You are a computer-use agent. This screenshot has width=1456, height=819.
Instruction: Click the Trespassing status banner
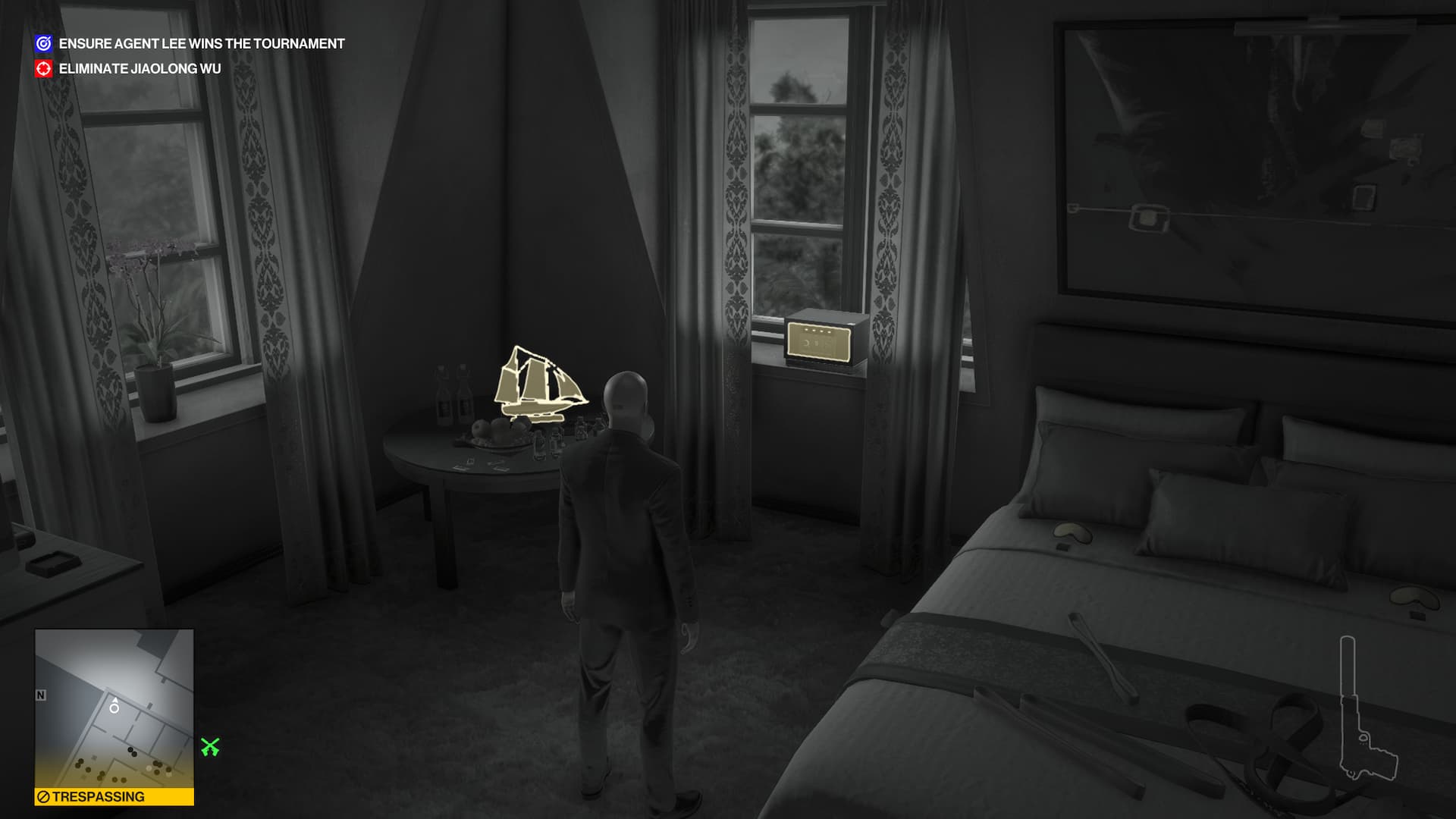(x=114, y=797)
